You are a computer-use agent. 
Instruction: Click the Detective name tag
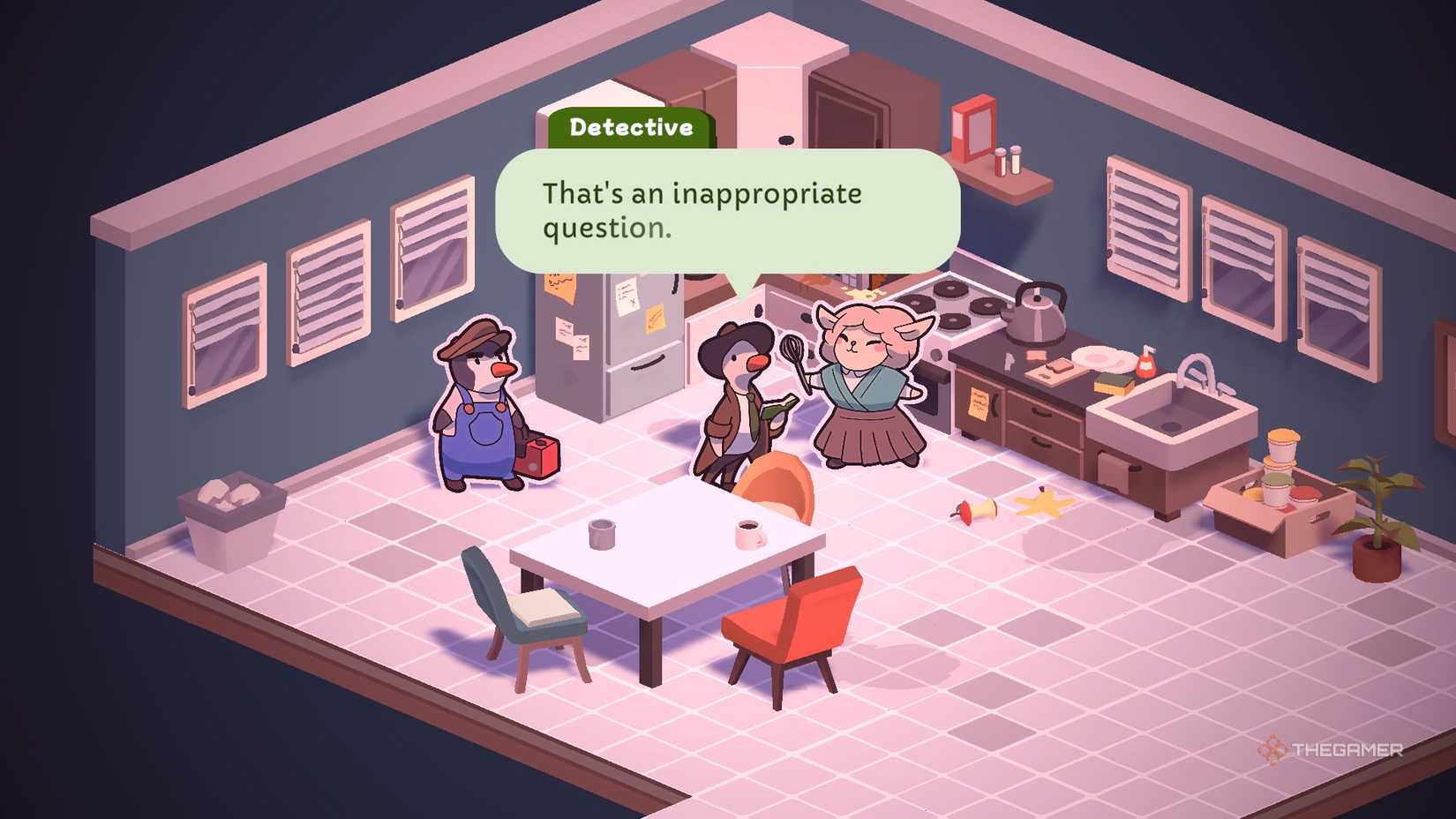632,127
